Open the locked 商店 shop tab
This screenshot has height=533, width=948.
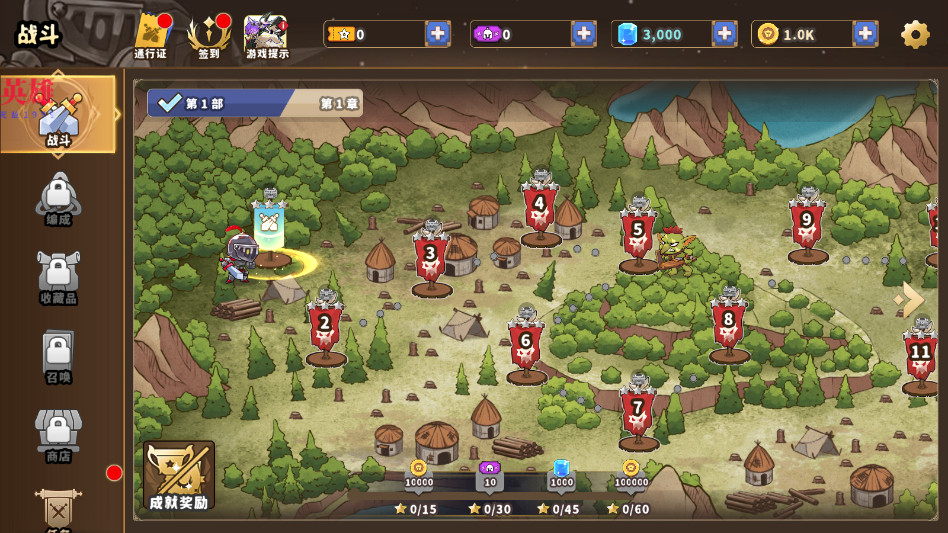(x=58, y=435)
